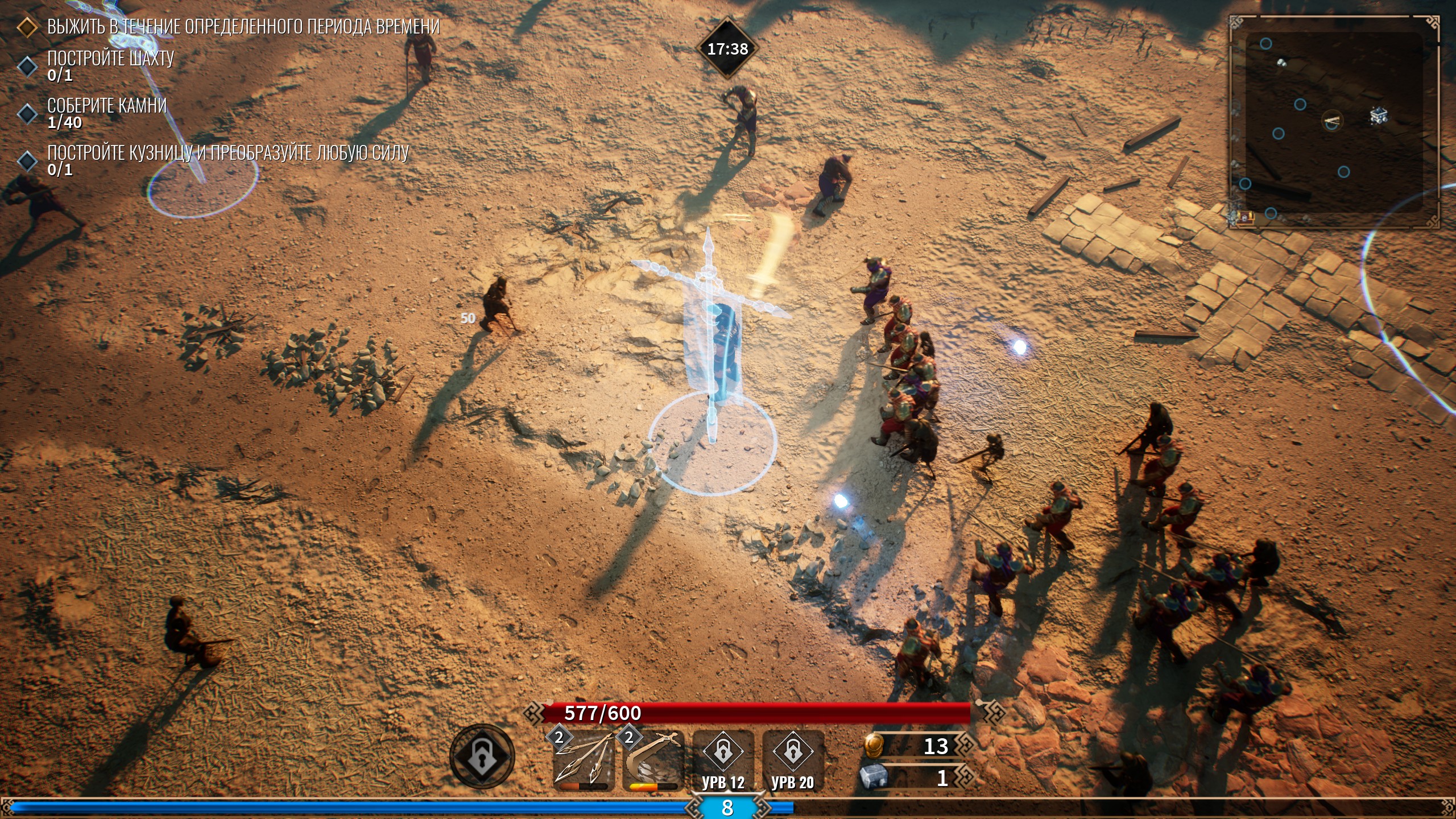
Task: Click the stone ore resource icon
Action: pyautogui.click(x=873, y=777)
